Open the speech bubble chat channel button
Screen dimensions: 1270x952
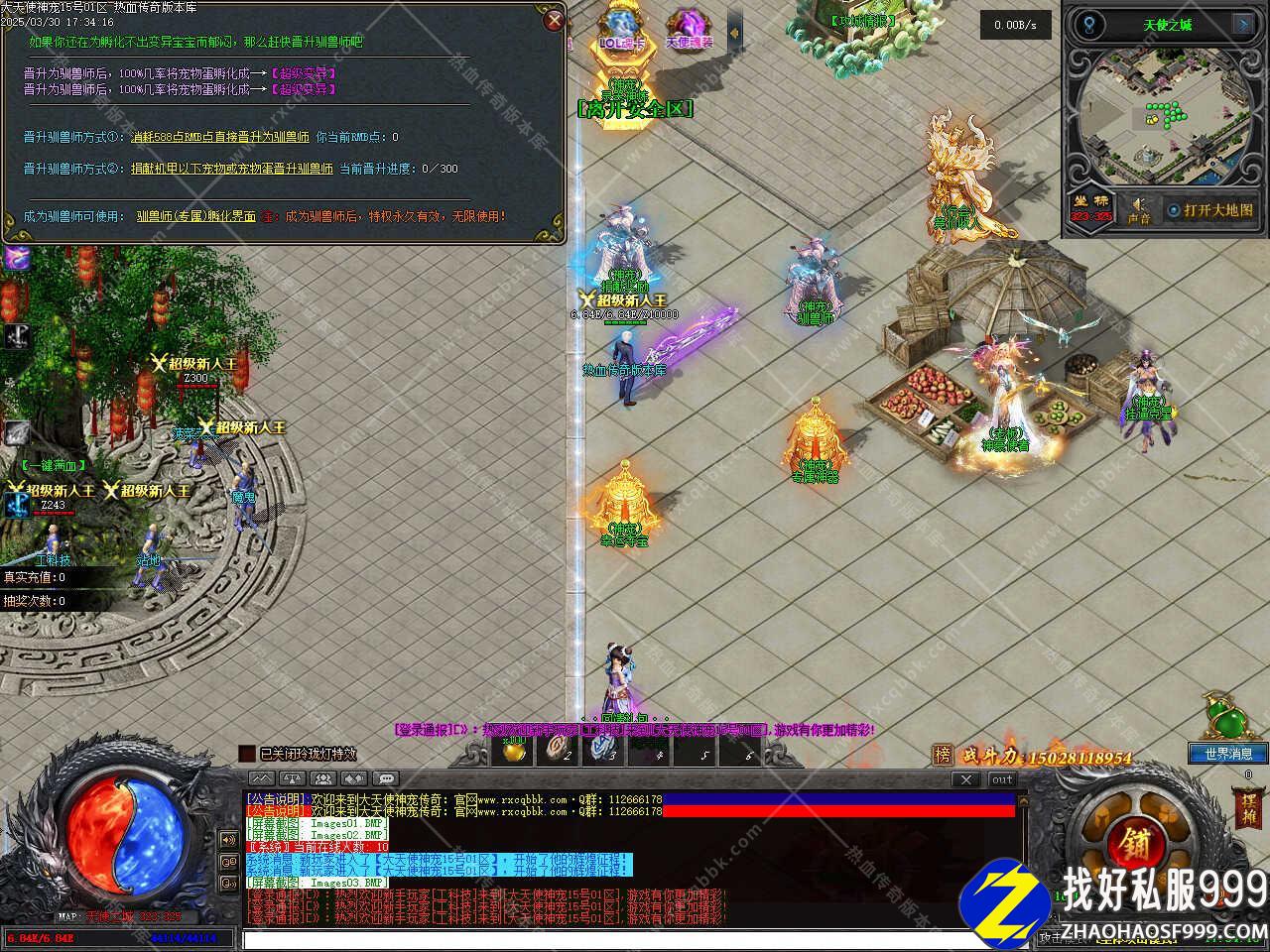(x=386, y=779)
